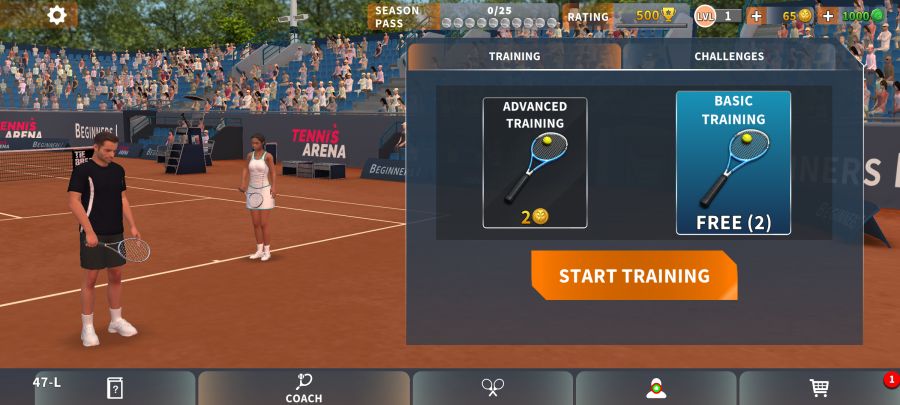The height and width of the screenshot is (405, 900).
Task: Open the crossed rackets section
Action: point(492,388)
